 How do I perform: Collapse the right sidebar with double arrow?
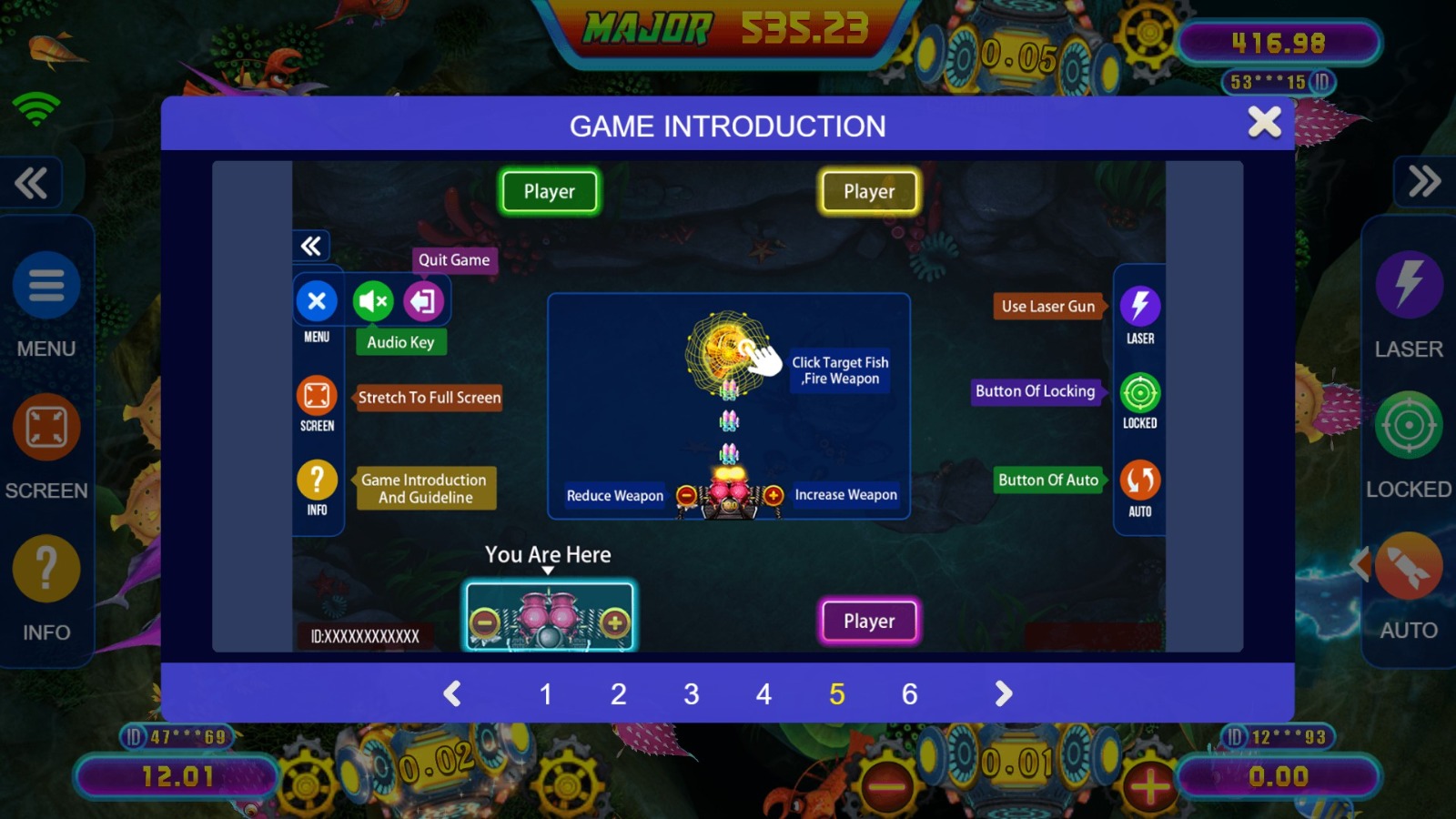(1424, 181)
